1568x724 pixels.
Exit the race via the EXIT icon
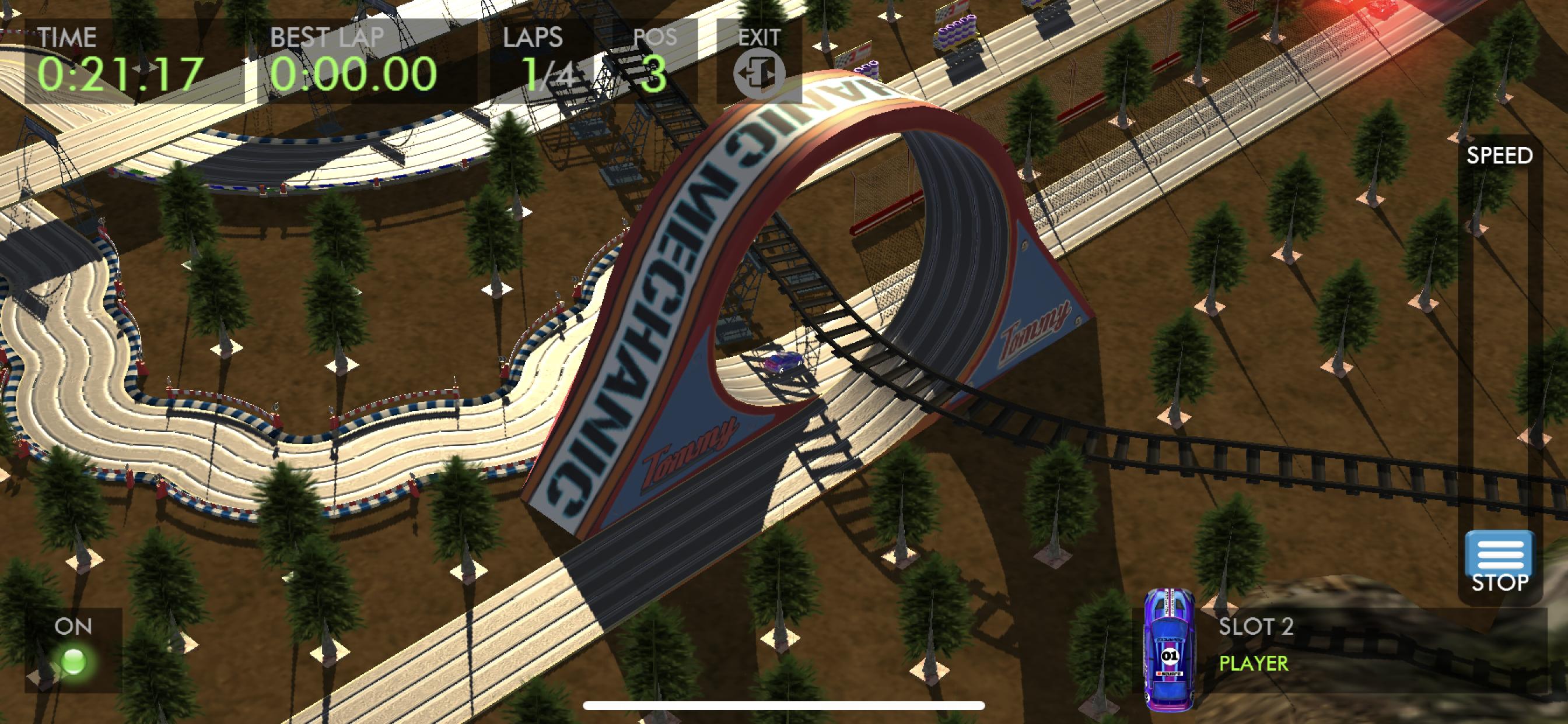[x=758, y=73]
